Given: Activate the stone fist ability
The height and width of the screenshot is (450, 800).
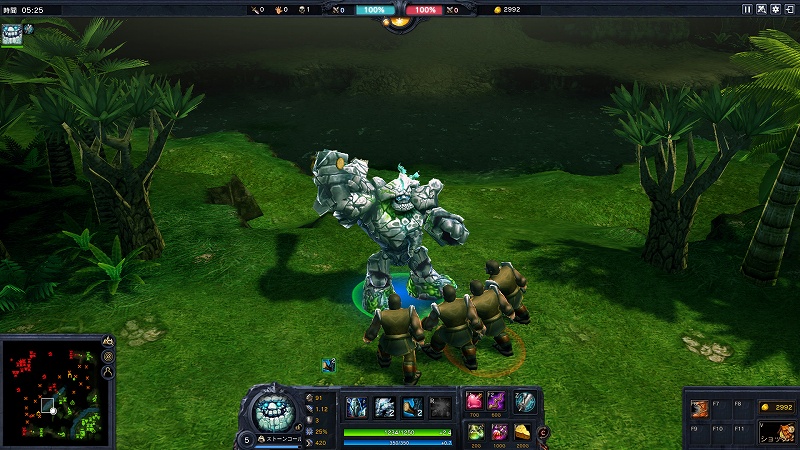Looking at the screenshot, I should point(385,406).
